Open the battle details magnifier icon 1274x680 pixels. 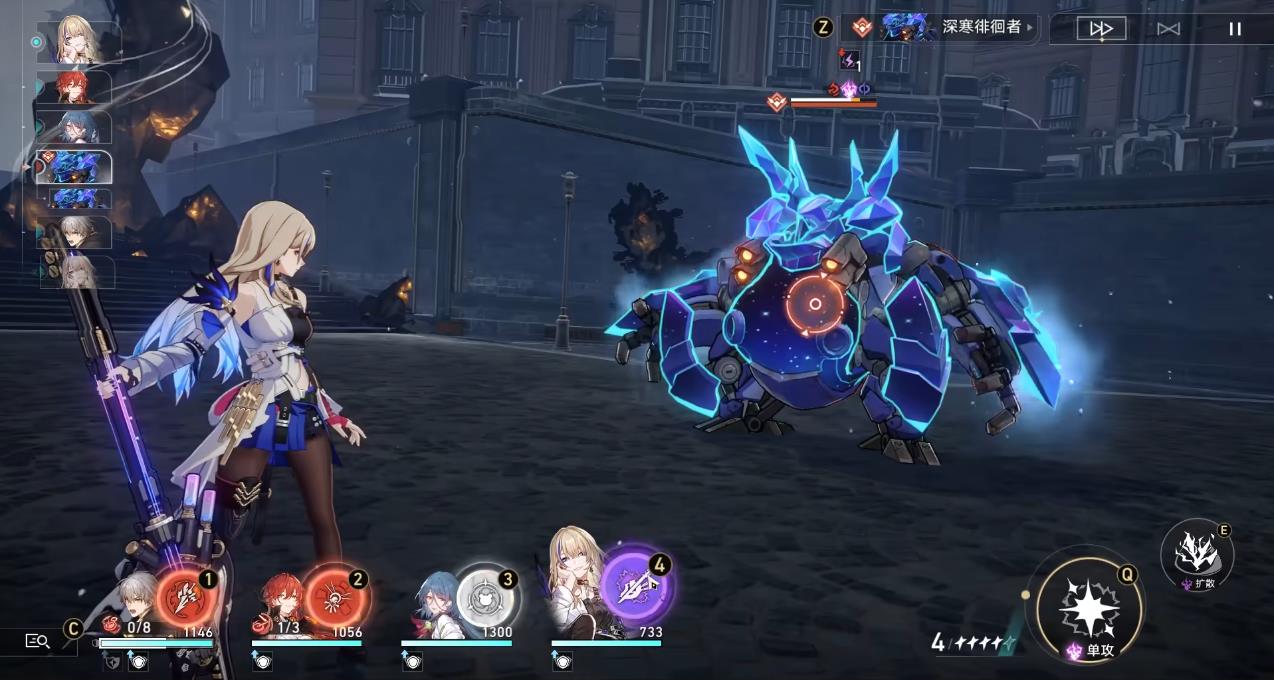coord(38,641)
